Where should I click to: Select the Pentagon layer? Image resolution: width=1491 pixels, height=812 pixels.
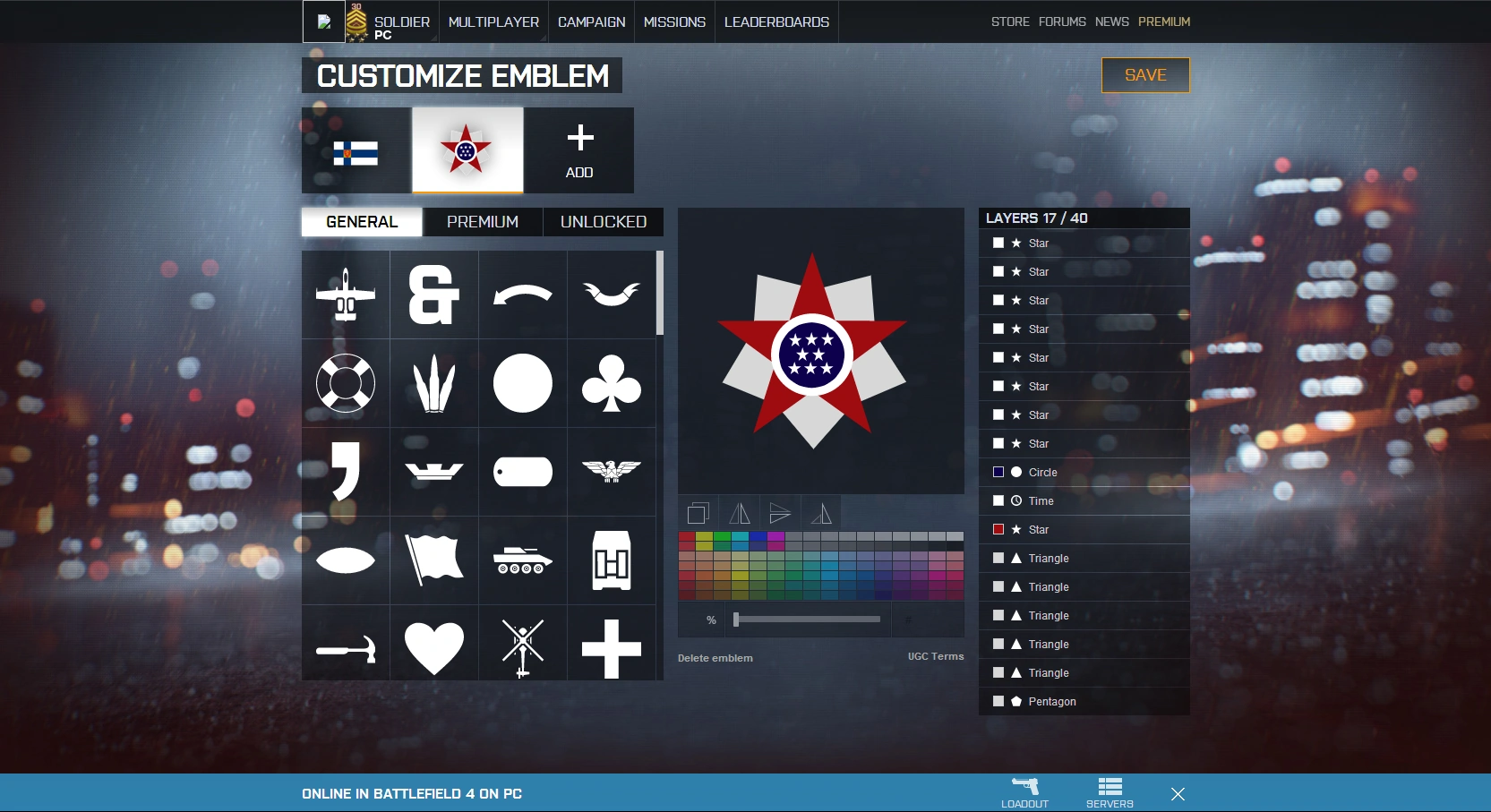pos(1051,702)
